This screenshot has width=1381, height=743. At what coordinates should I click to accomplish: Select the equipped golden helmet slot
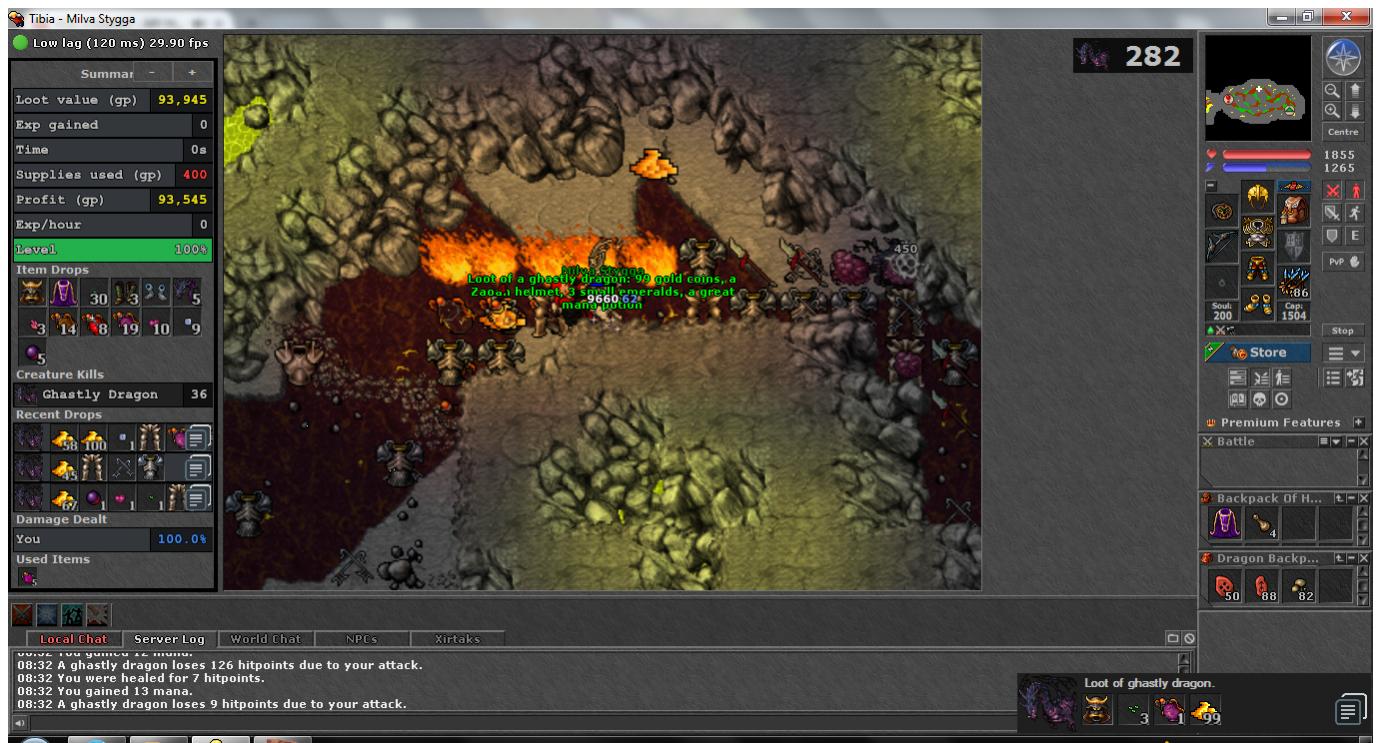point(1257,197)
